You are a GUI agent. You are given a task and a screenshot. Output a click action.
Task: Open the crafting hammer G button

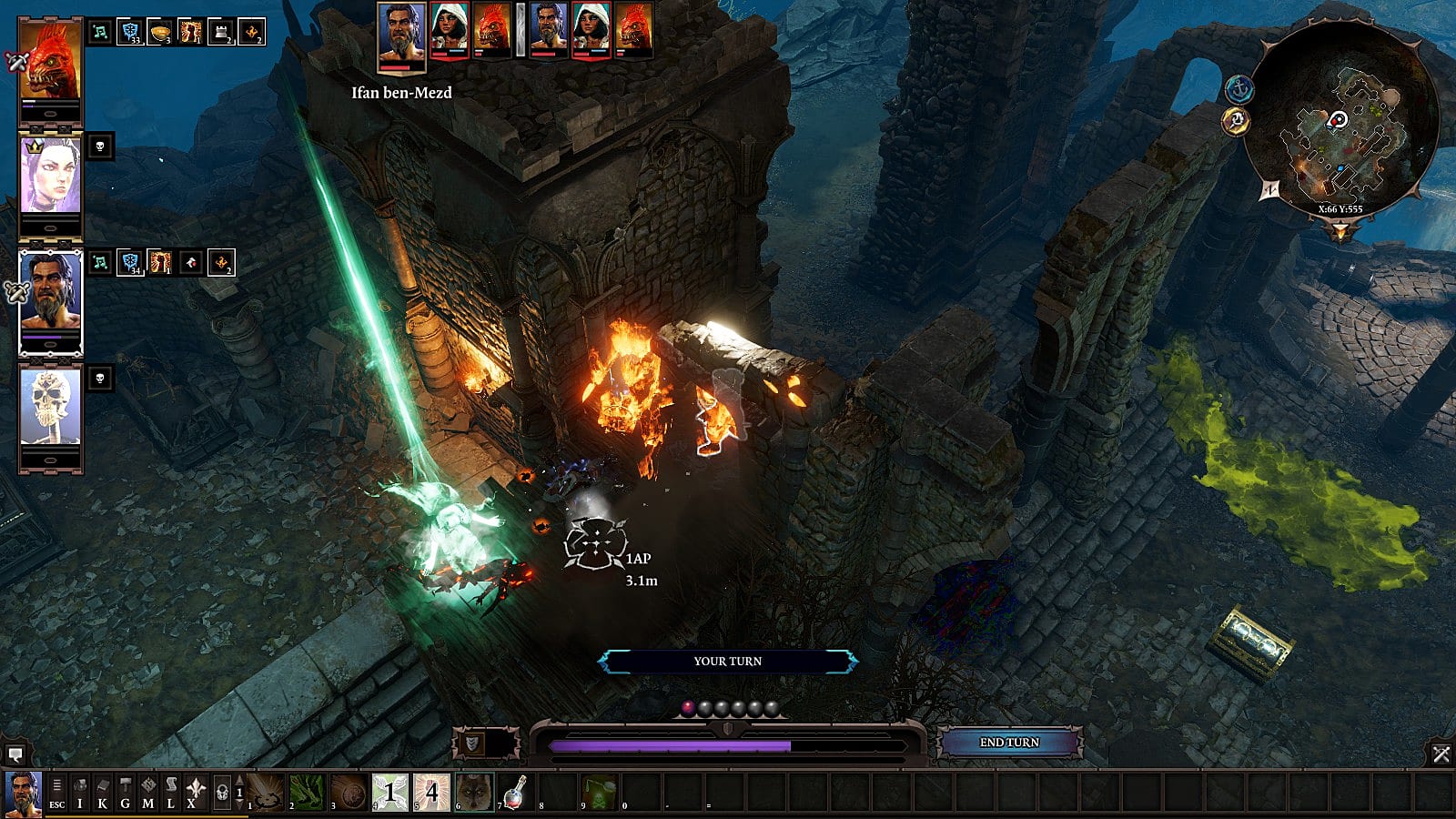[x=126, y=793]
